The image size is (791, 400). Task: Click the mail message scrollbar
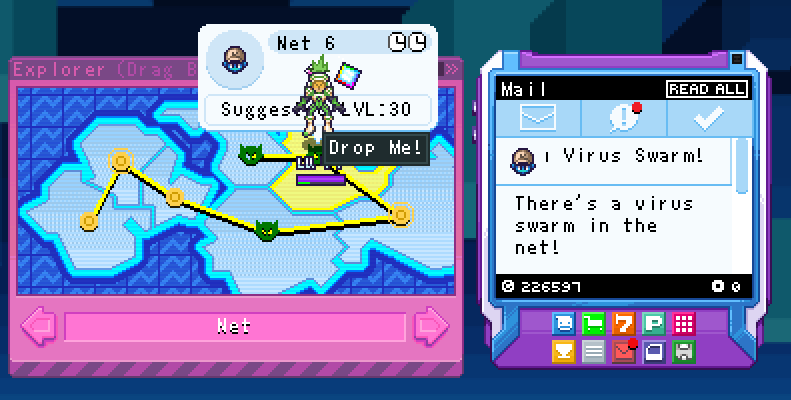pos(742,165)
